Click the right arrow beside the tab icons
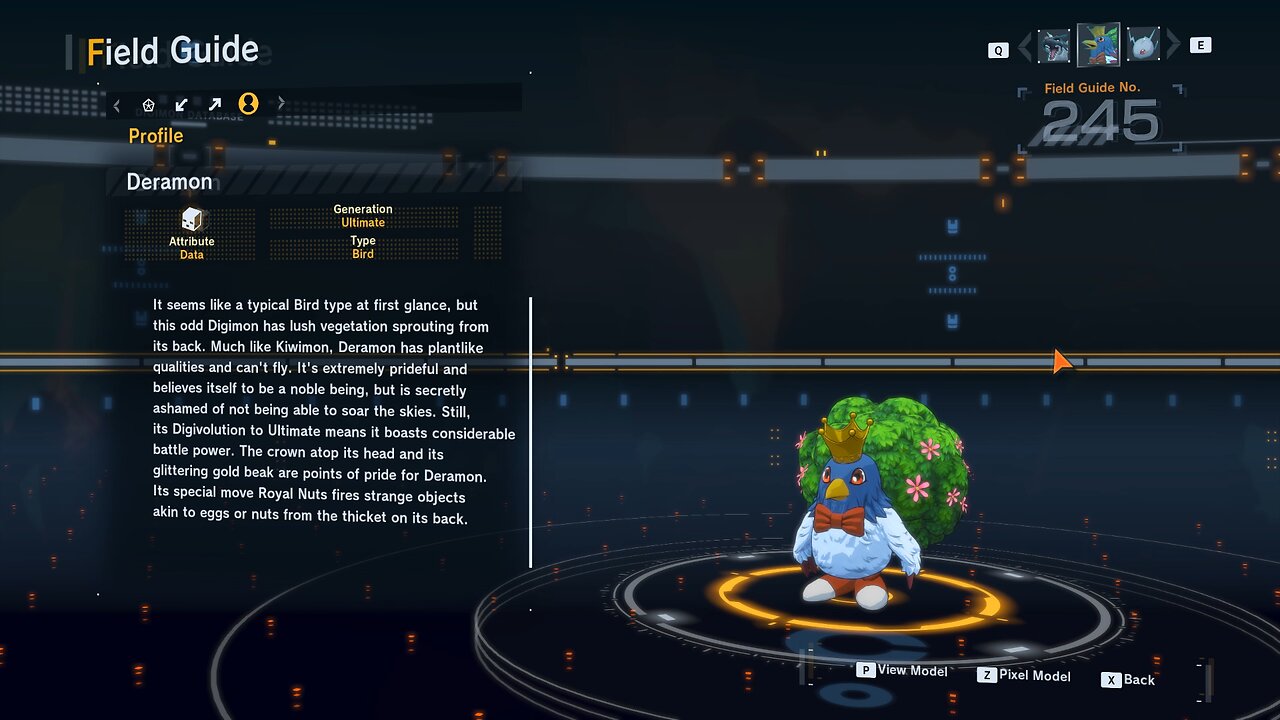The width and height of the screenshot is (1280, 720). 281,103
